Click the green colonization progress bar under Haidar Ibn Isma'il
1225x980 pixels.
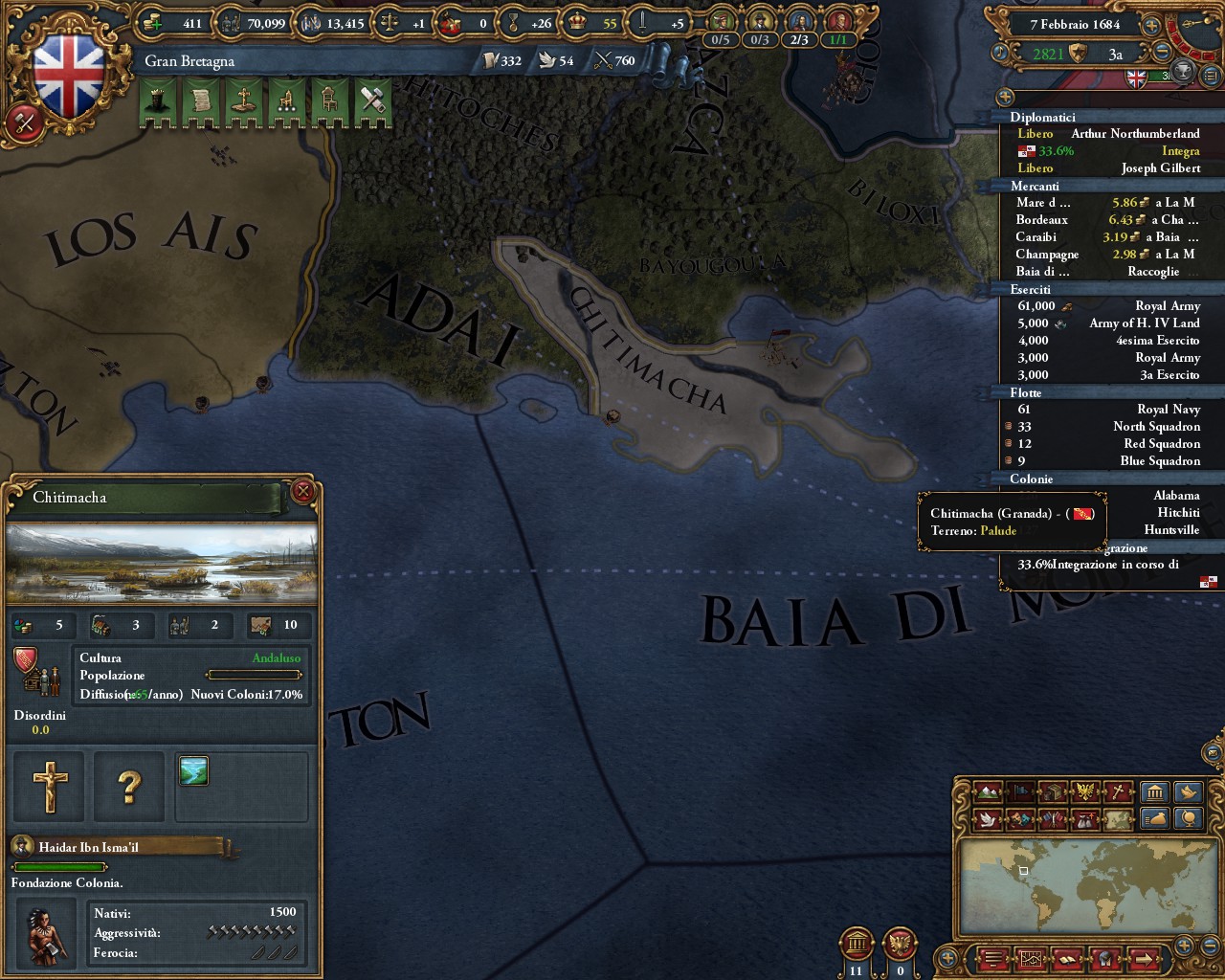59,866
